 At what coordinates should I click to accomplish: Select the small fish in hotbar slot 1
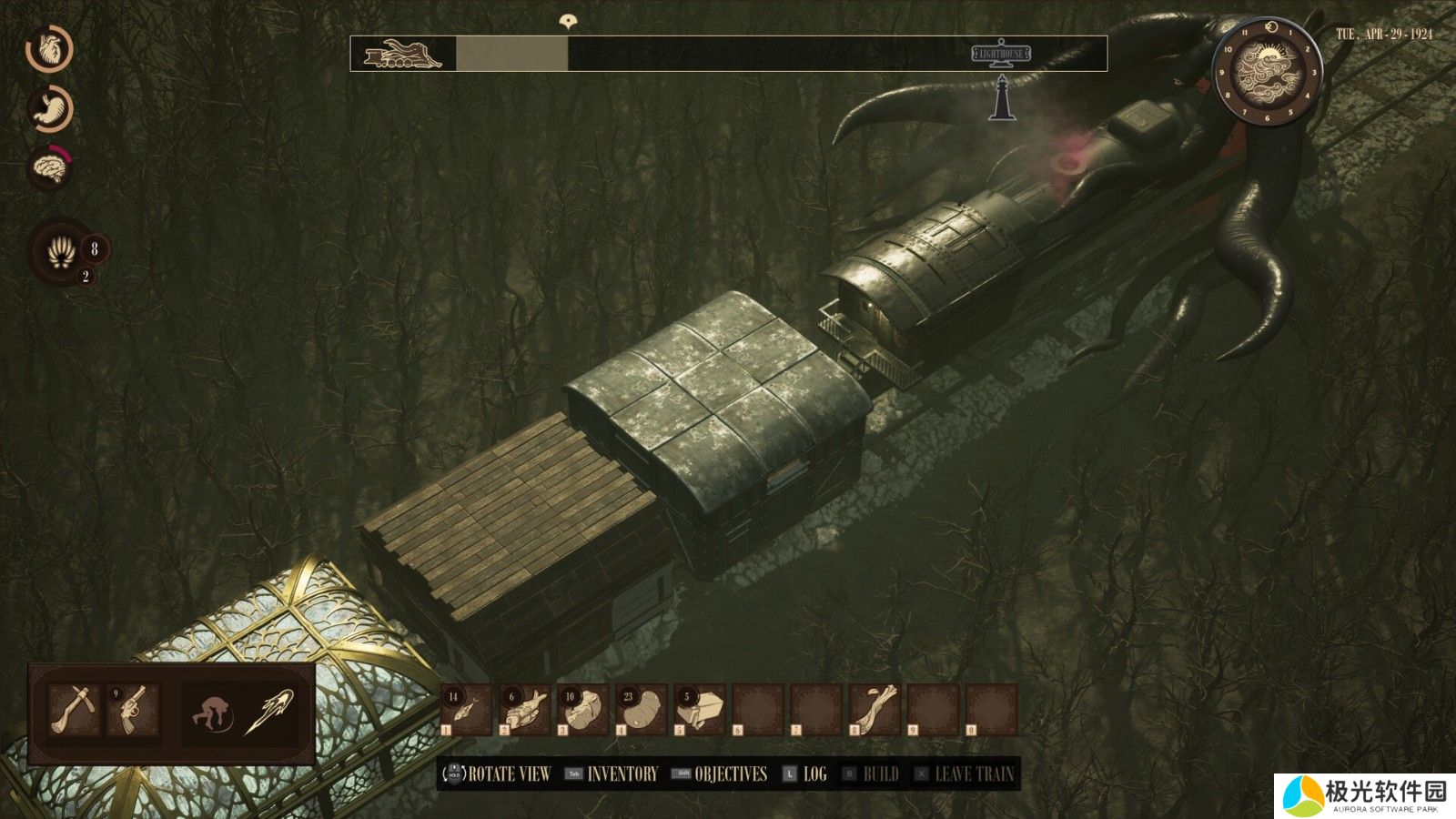click(x=466, y=710)
